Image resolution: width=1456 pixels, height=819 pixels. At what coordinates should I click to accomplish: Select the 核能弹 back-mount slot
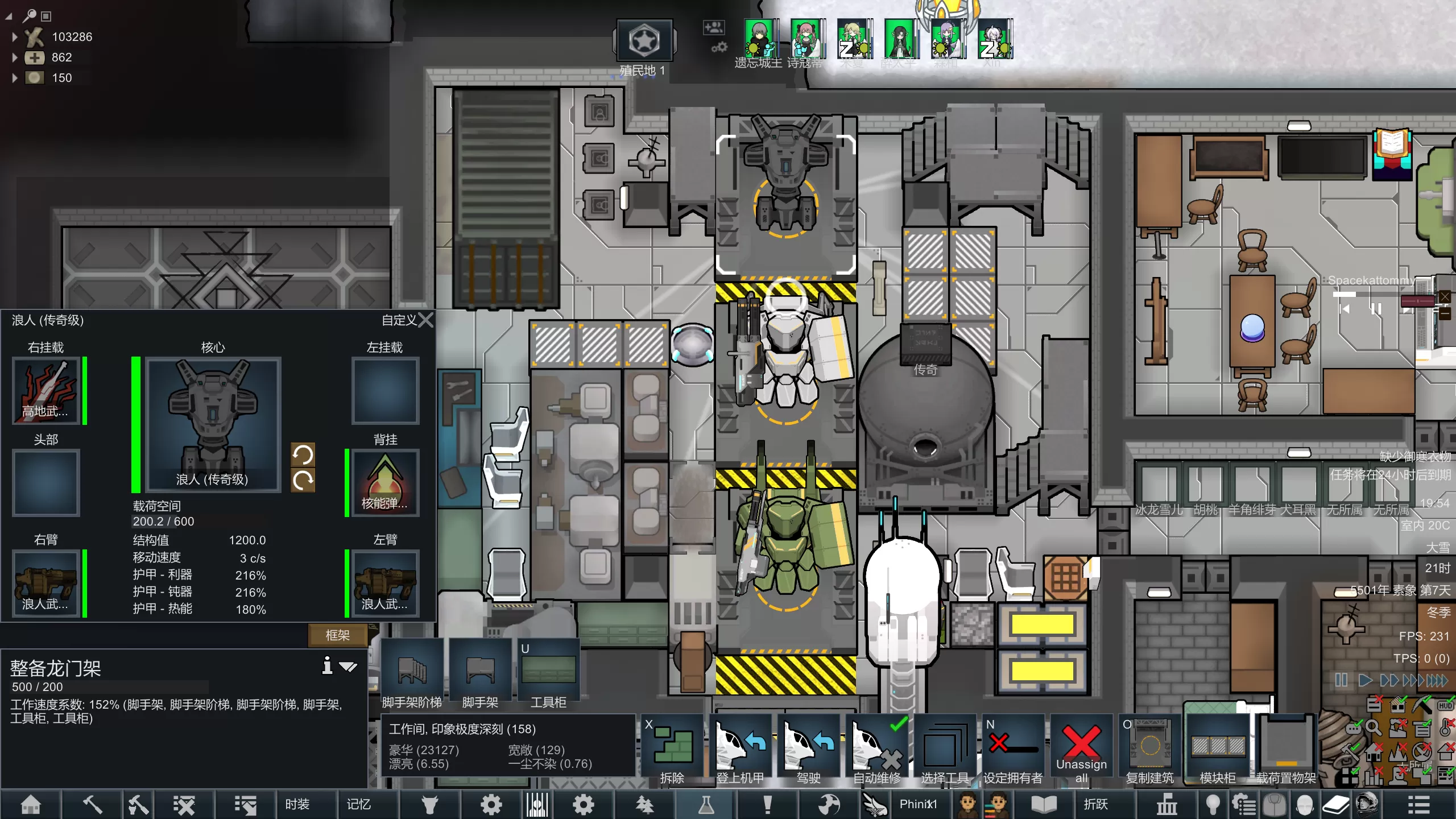pyautogui.click(x=386, y=483)
